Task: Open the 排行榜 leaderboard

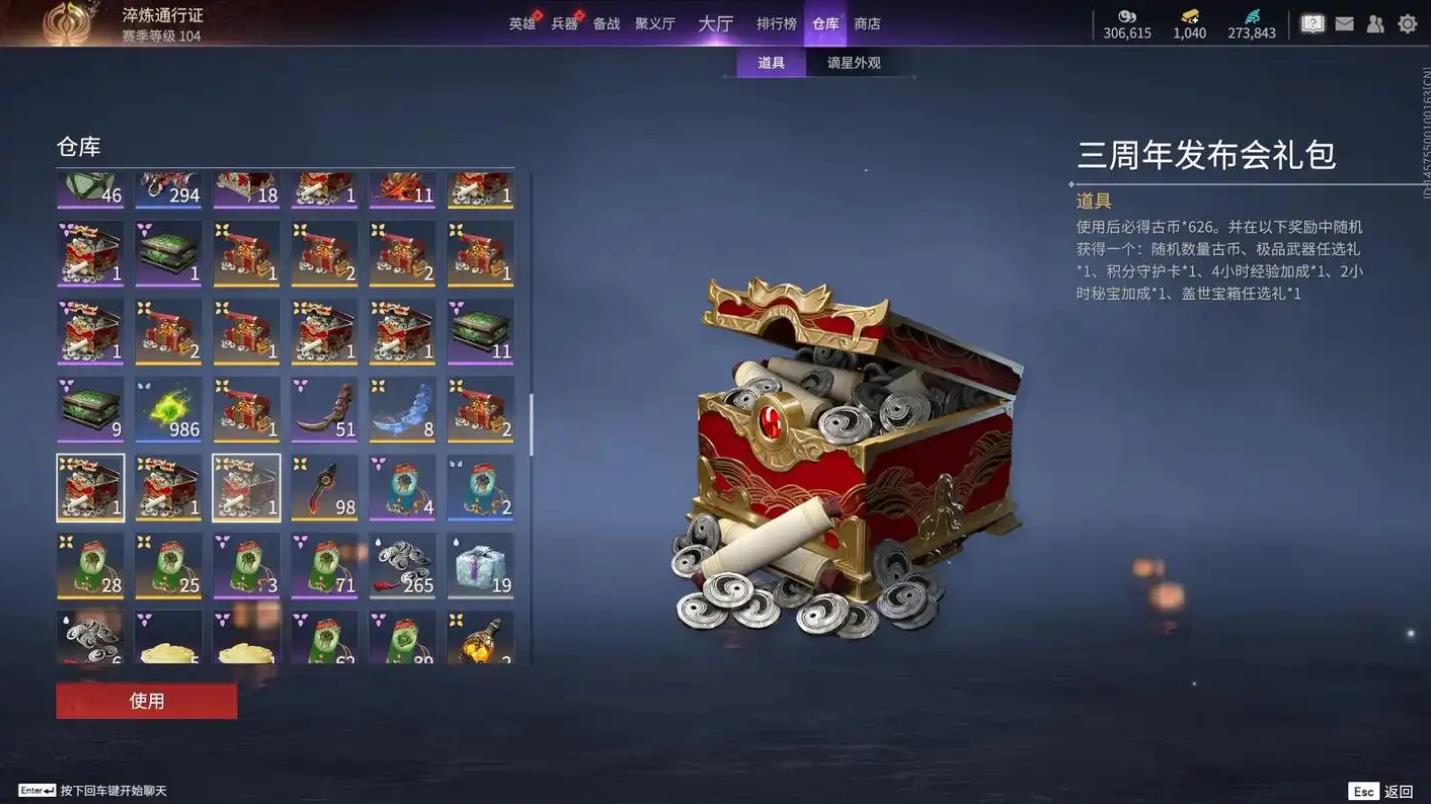Action: (776, 24)
